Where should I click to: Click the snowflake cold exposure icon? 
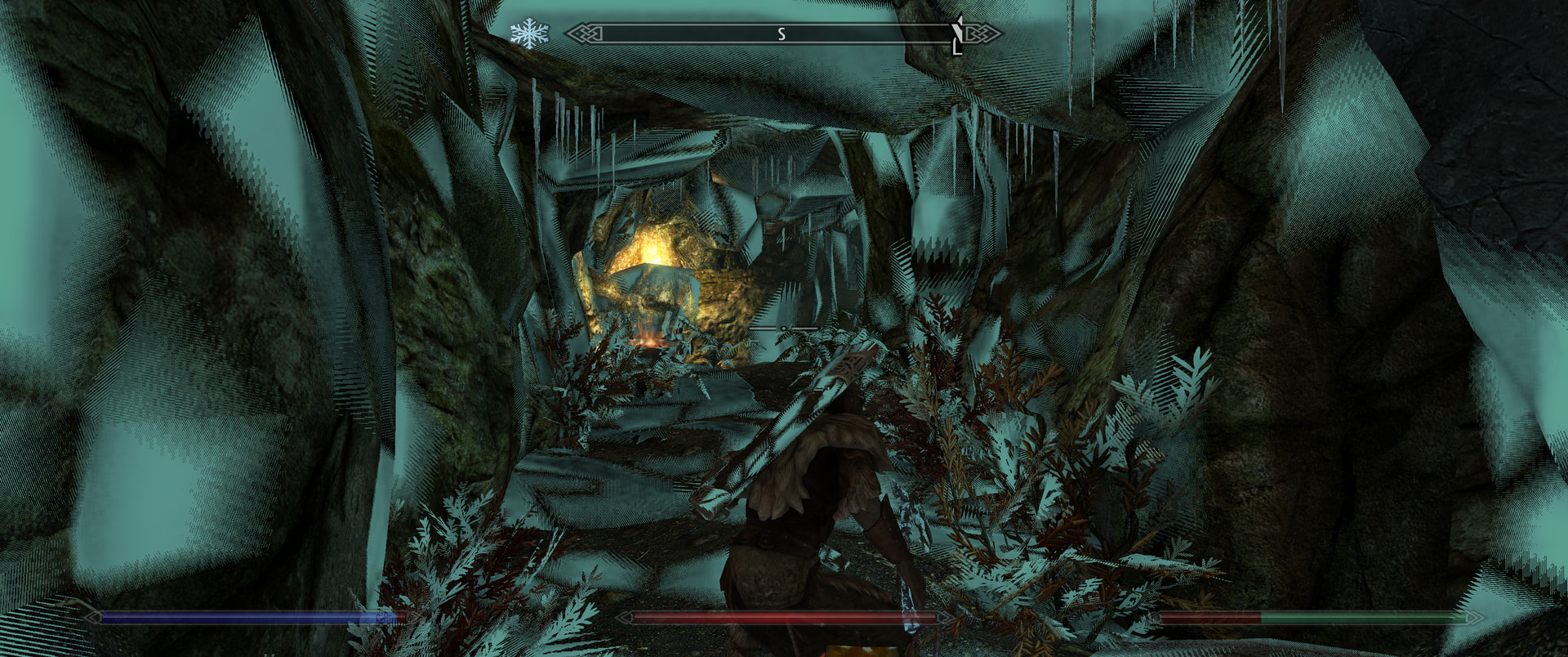529,34
